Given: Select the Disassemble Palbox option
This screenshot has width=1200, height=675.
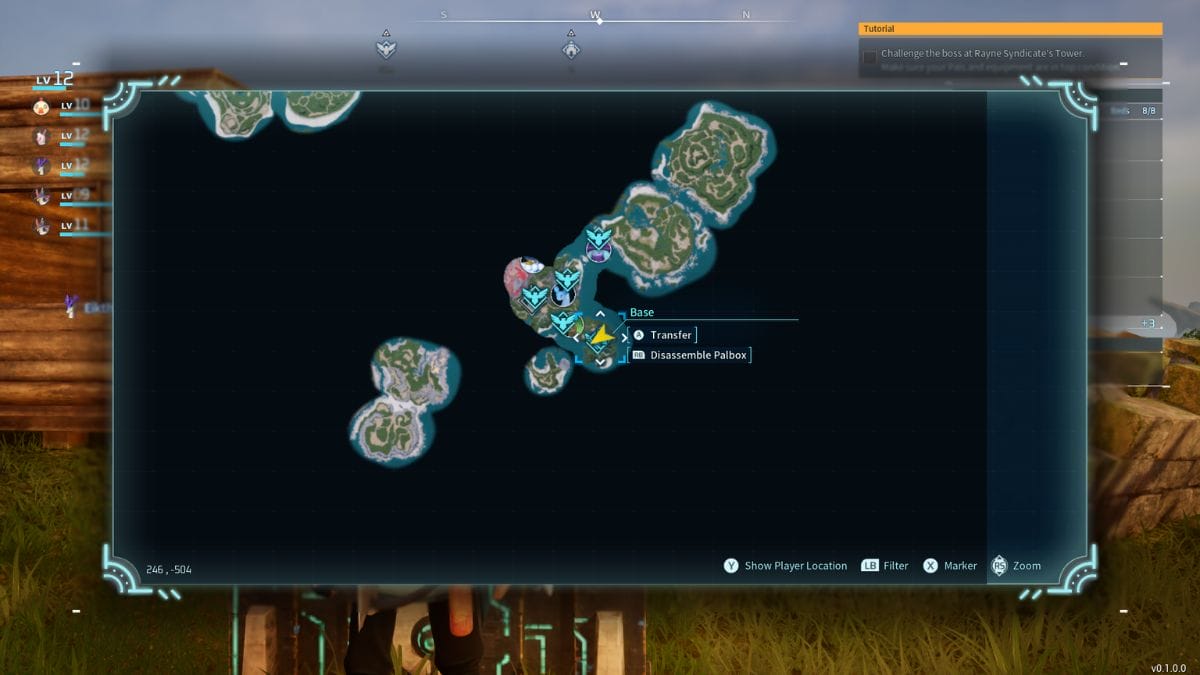Looking at the screenshot, I should coord(698,355).
